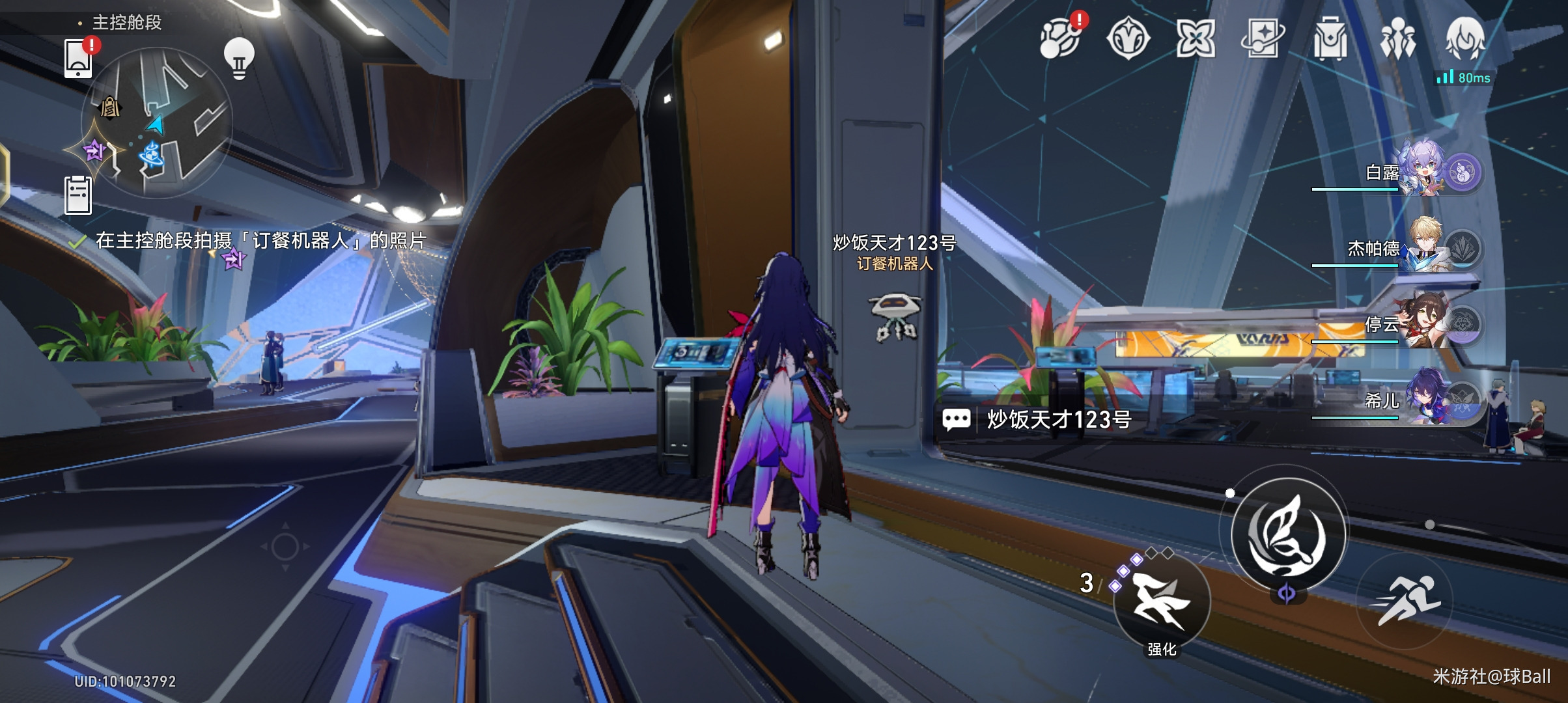Switch to party member 杰帕德
The width and height of the screenshot is (1568, 703).
pyautogui.click(x=1423, y=247)
